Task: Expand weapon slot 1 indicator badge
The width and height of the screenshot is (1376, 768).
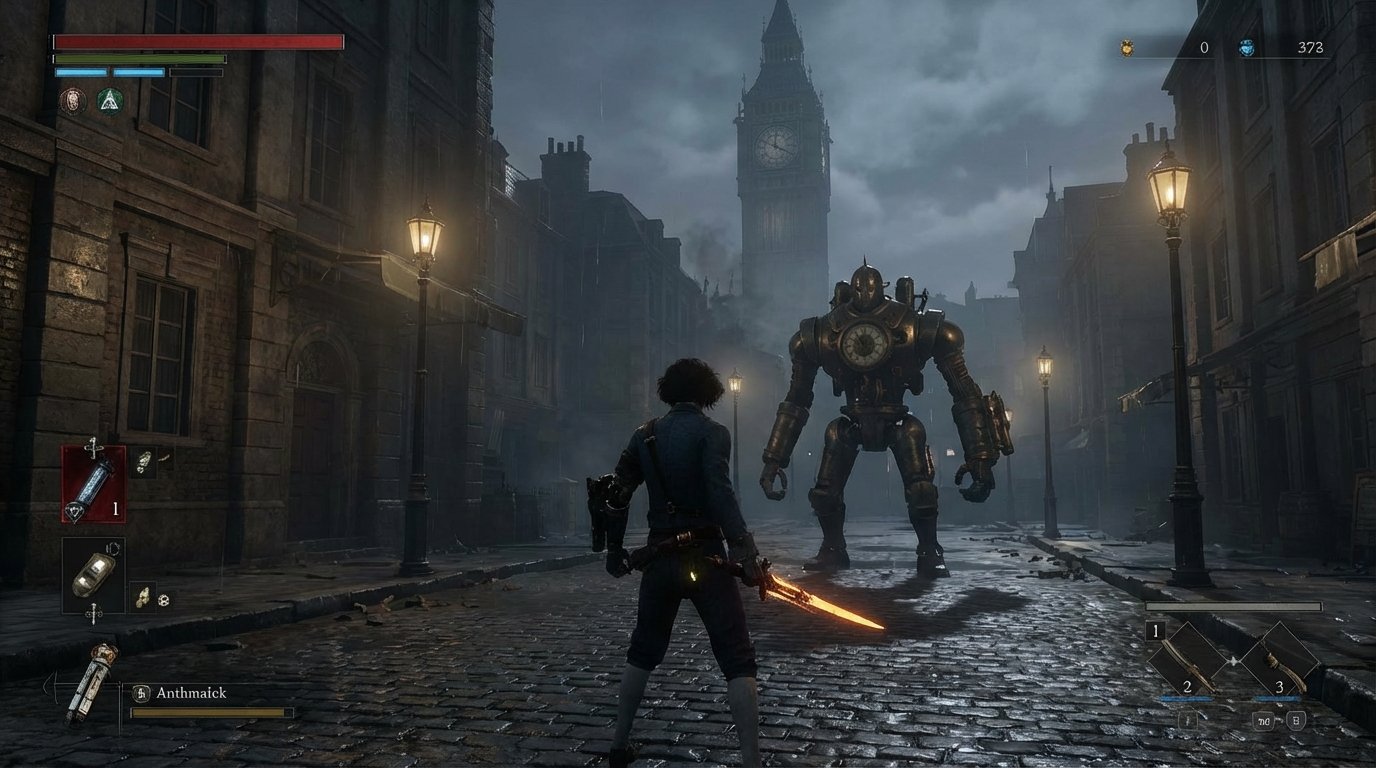Action: click(1155, 631)
